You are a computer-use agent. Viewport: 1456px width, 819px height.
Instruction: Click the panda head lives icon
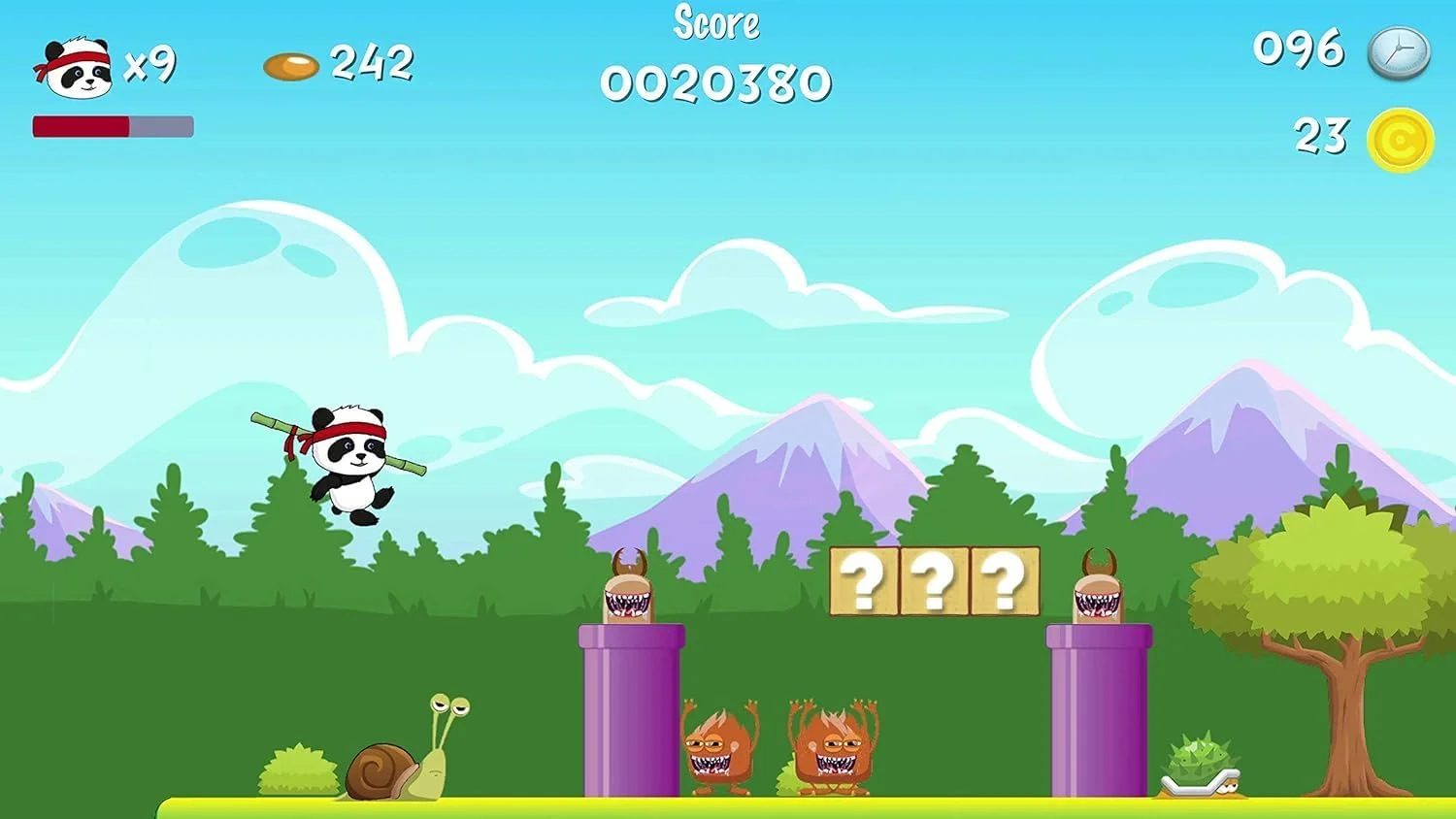74,68
